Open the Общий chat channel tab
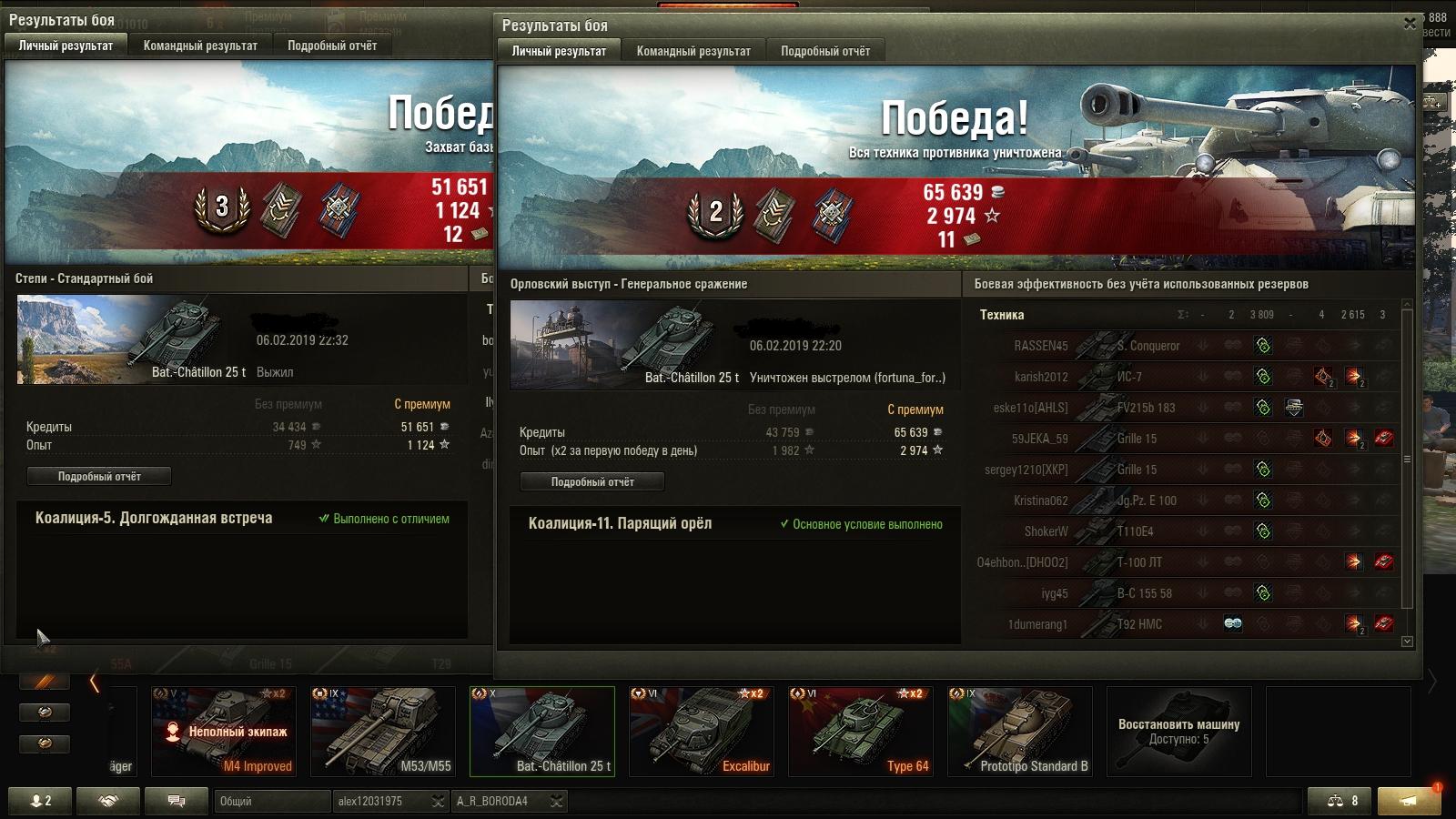This screenshot has height=819, width=1456. click(x=271, y=801)
